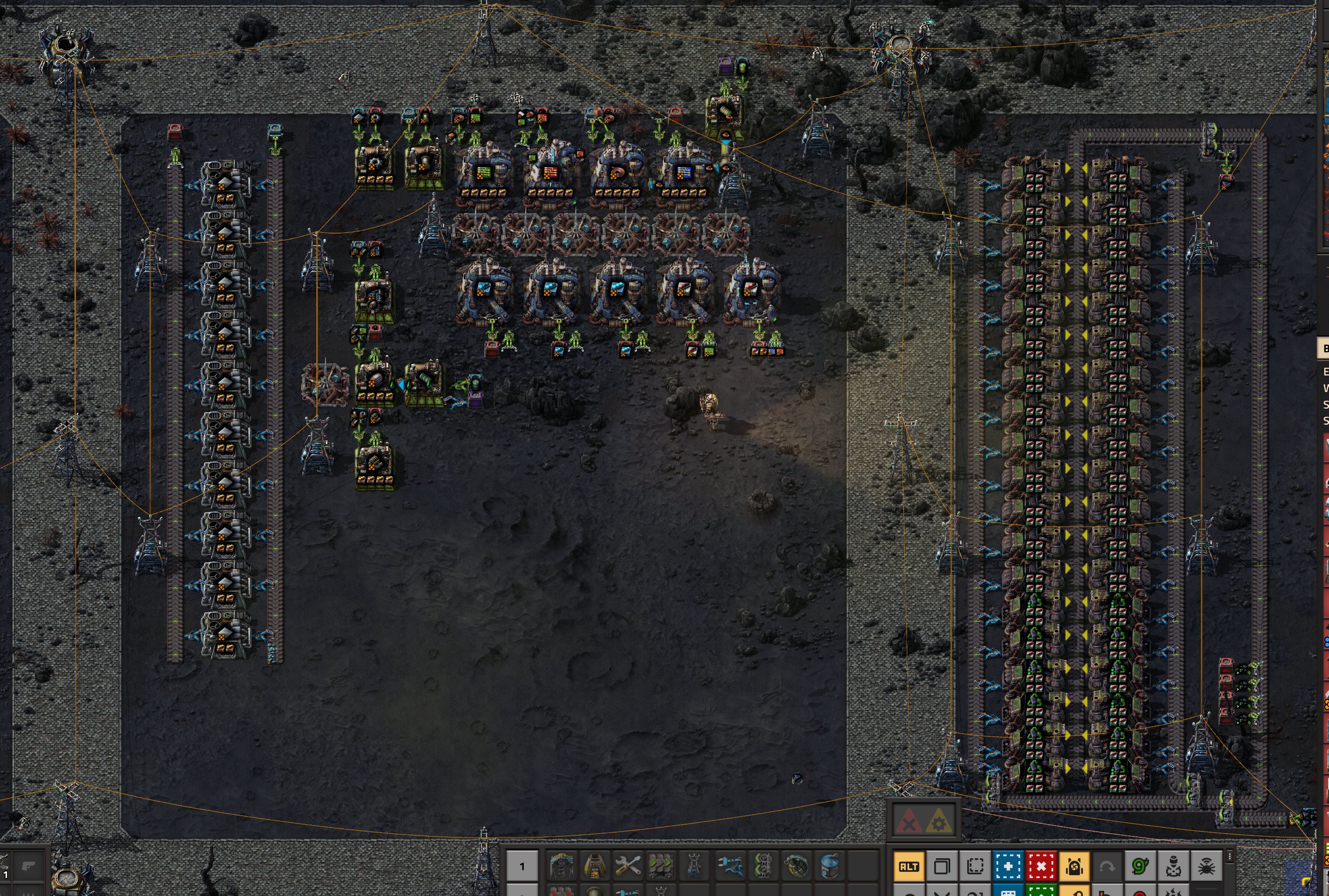Screen dimensions: 1329x896
Task: Choose the wrench and screwdriver repair pack
Action: point(628,866)
